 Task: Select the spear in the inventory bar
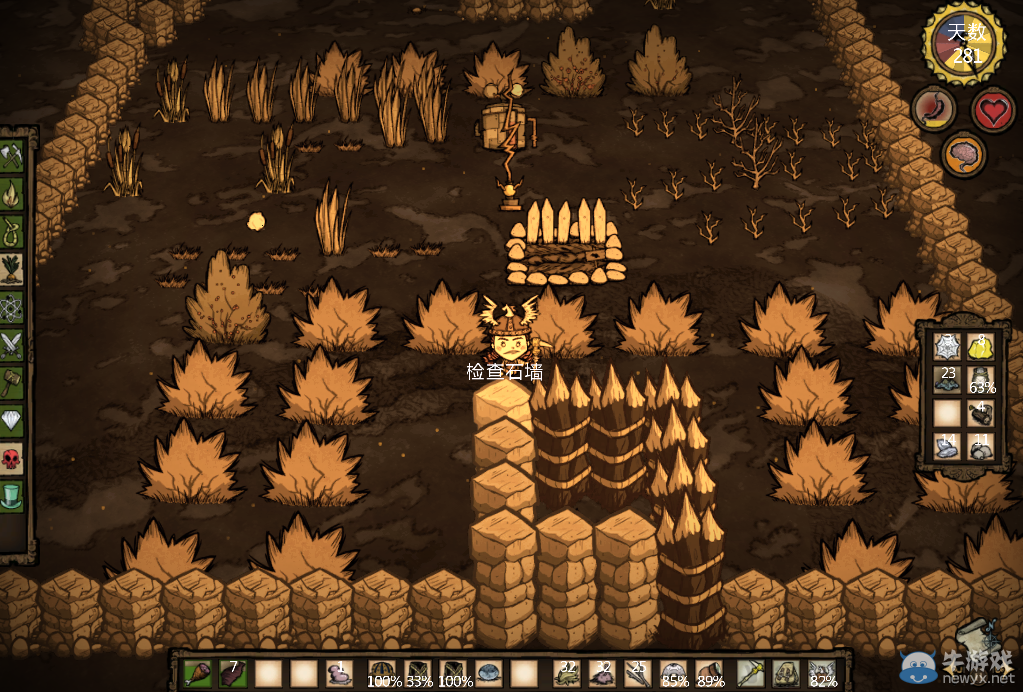(750, 673)
